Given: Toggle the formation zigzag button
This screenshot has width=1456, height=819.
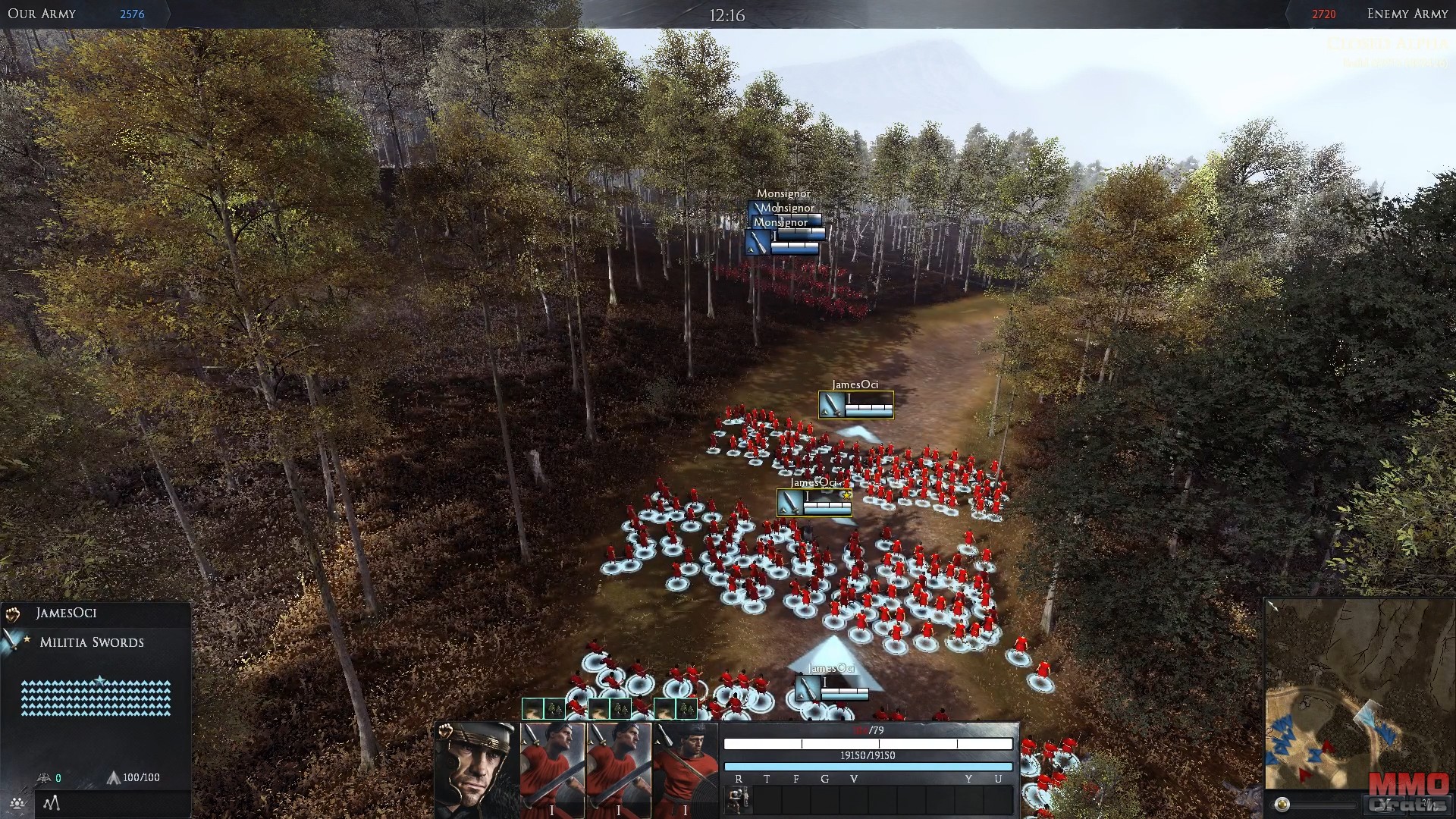Looking at the screenshot, I should (x=51, y=803).
